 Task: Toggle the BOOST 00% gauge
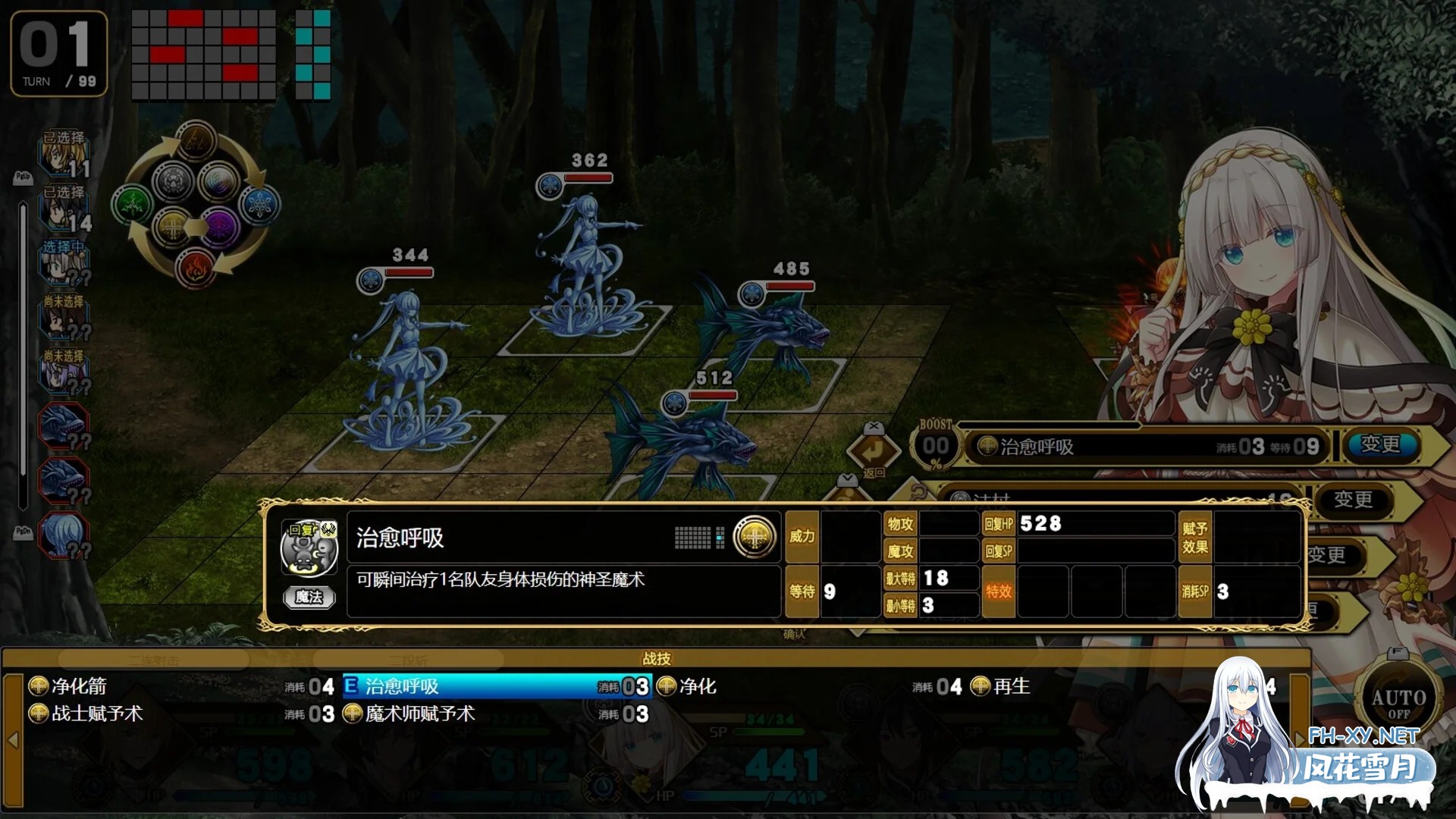tap(936, 442)
